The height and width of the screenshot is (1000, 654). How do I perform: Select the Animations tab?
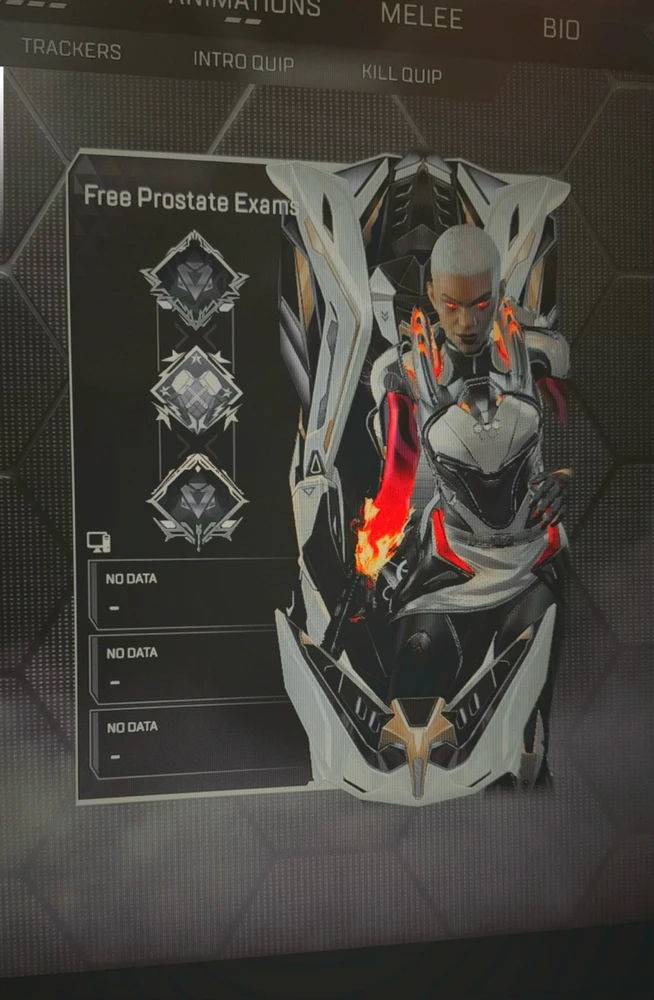click(245, 8)
